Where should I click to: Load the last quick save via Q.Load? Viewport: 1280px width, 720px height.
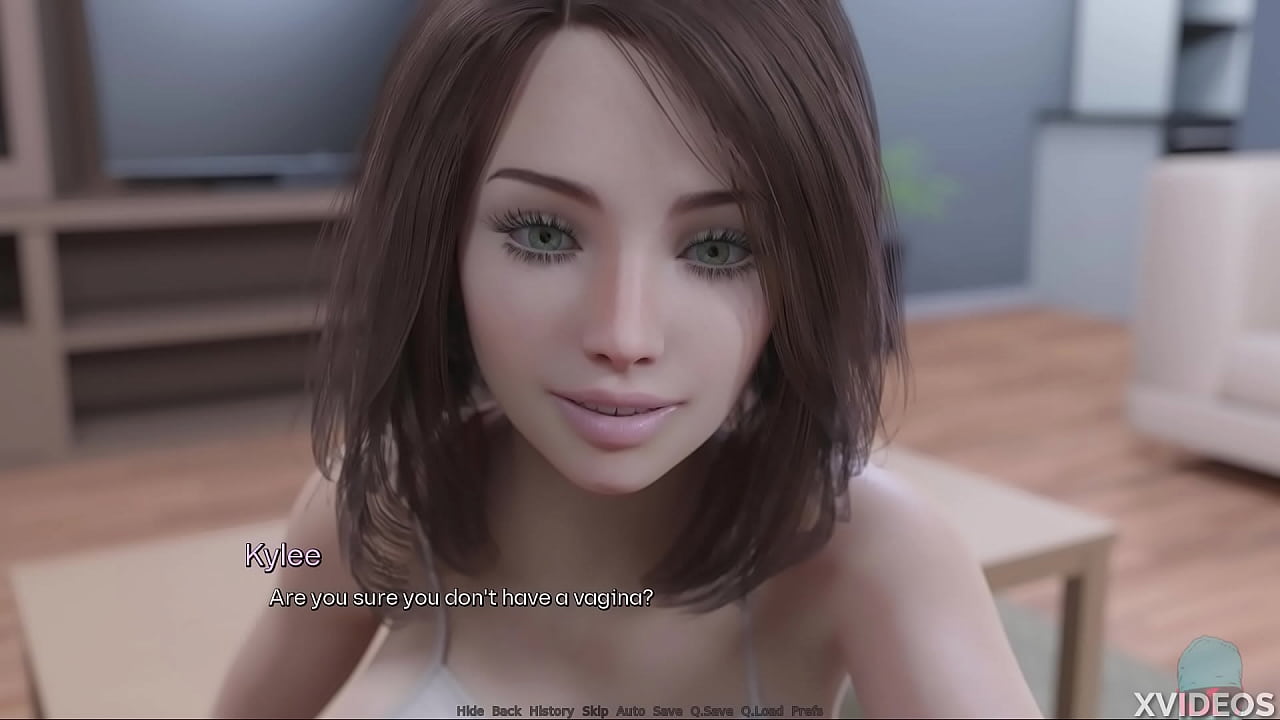[763, 710]
